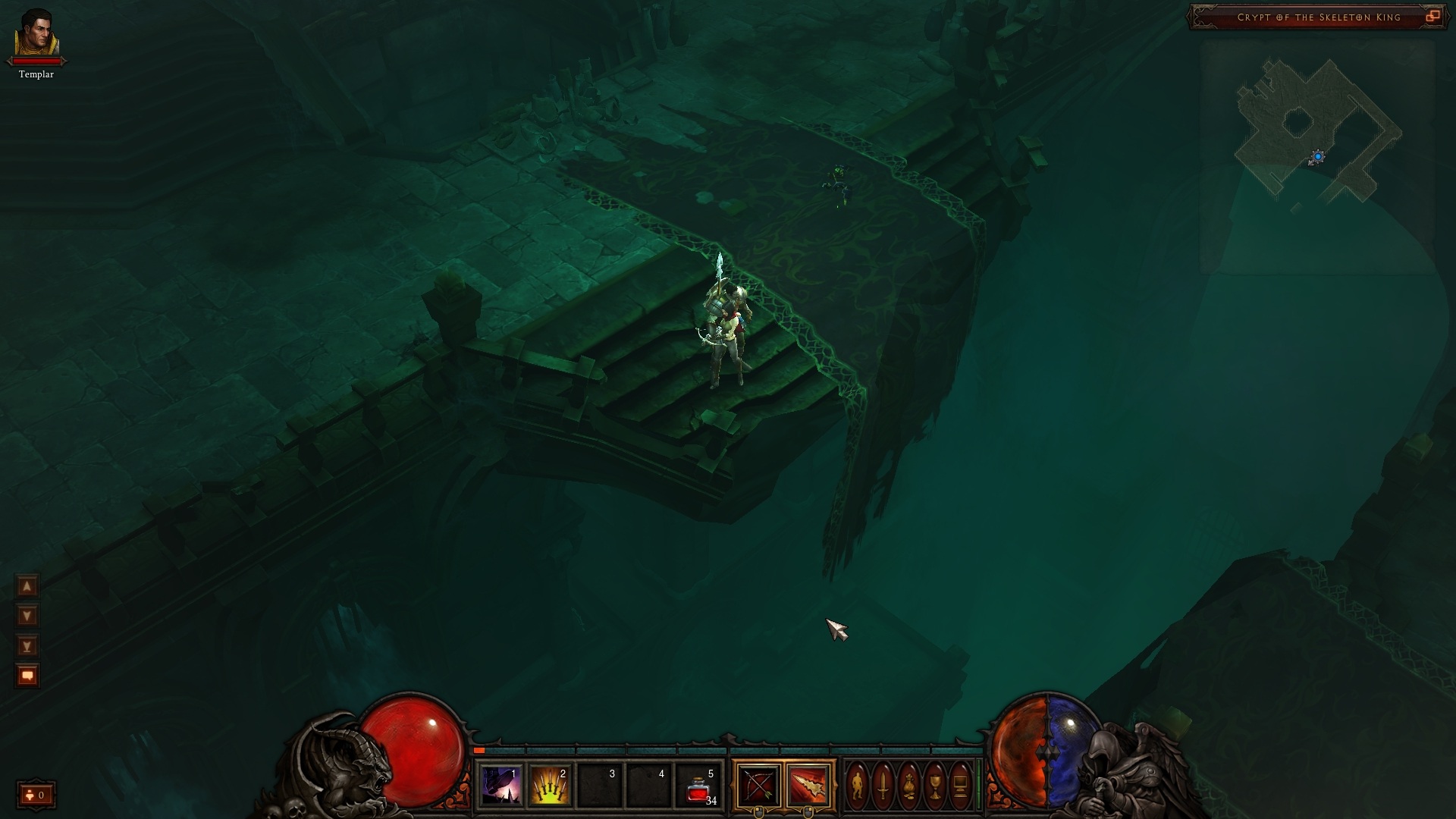Open the computer monitor game menu button
1456x819 pixels.
click(x=960, y=786)
